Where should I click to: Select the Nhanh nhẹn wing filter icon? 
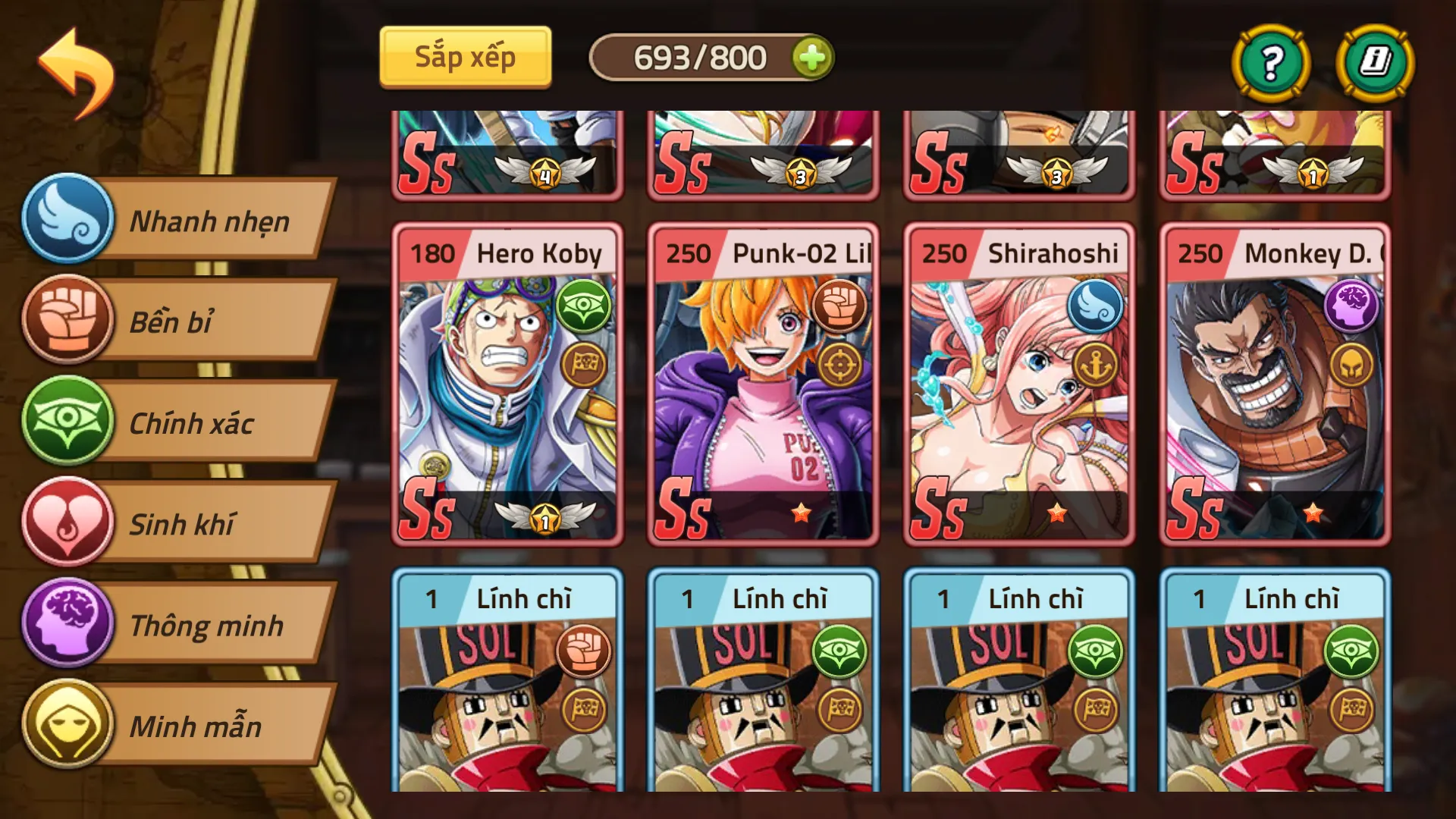point(68,221)
